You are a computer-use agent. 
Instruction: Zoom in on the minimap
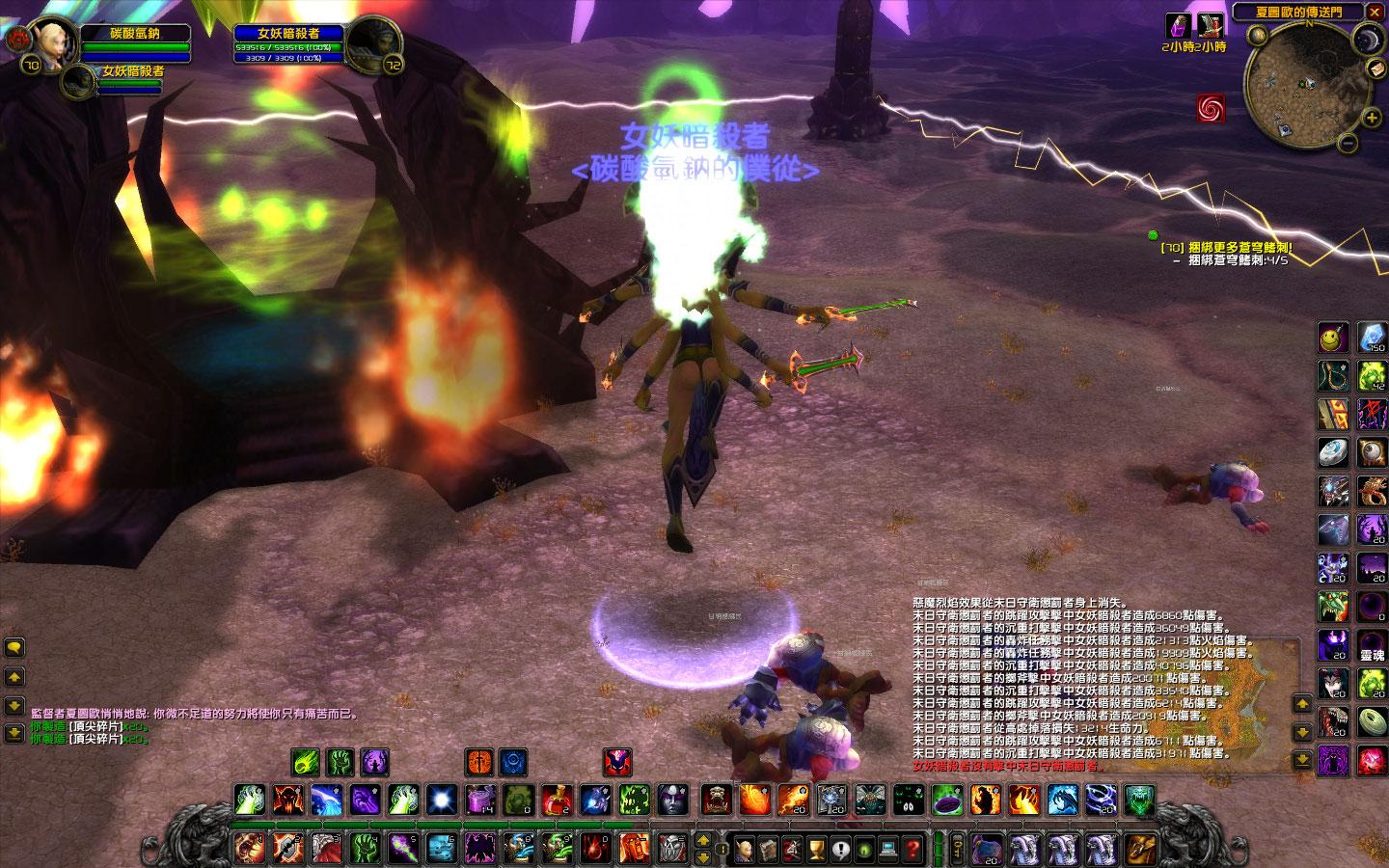tap(1372, 118)
